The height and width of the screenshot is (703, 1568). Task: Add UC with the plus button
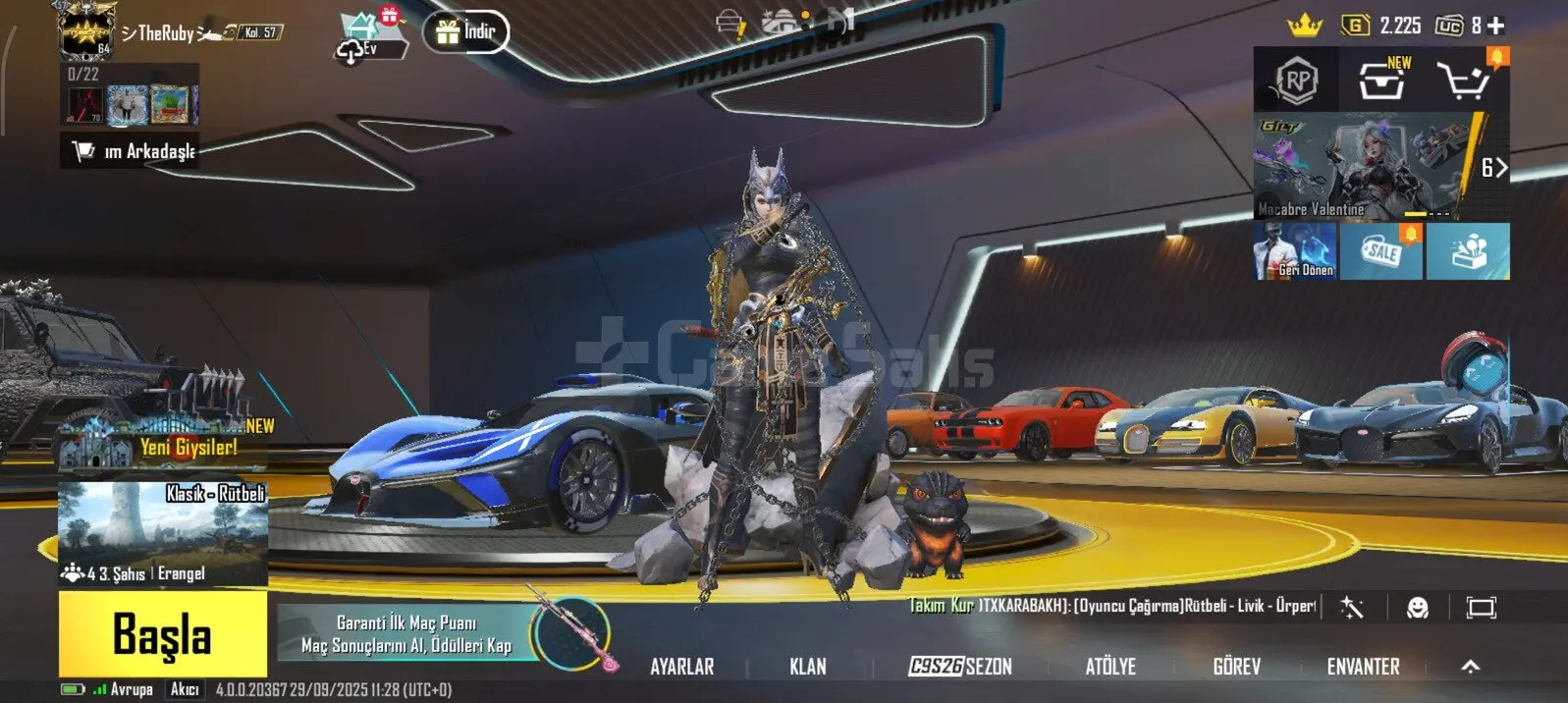point(1495,27)
